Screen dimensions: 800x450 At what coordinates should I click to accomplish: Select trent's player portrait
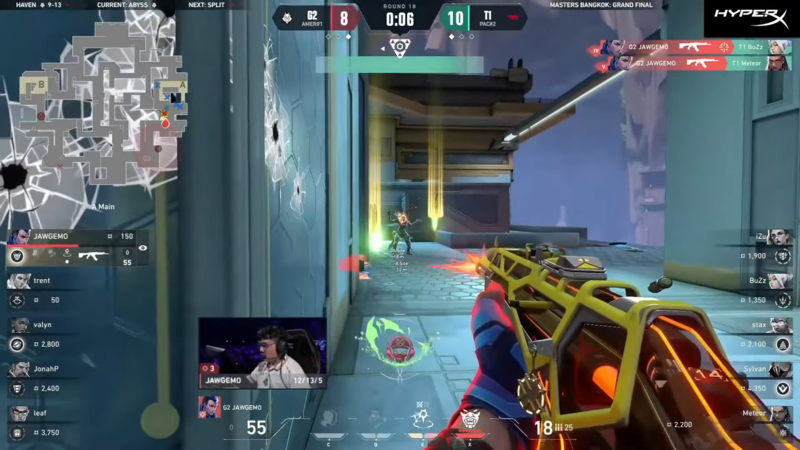click(19, 281)
